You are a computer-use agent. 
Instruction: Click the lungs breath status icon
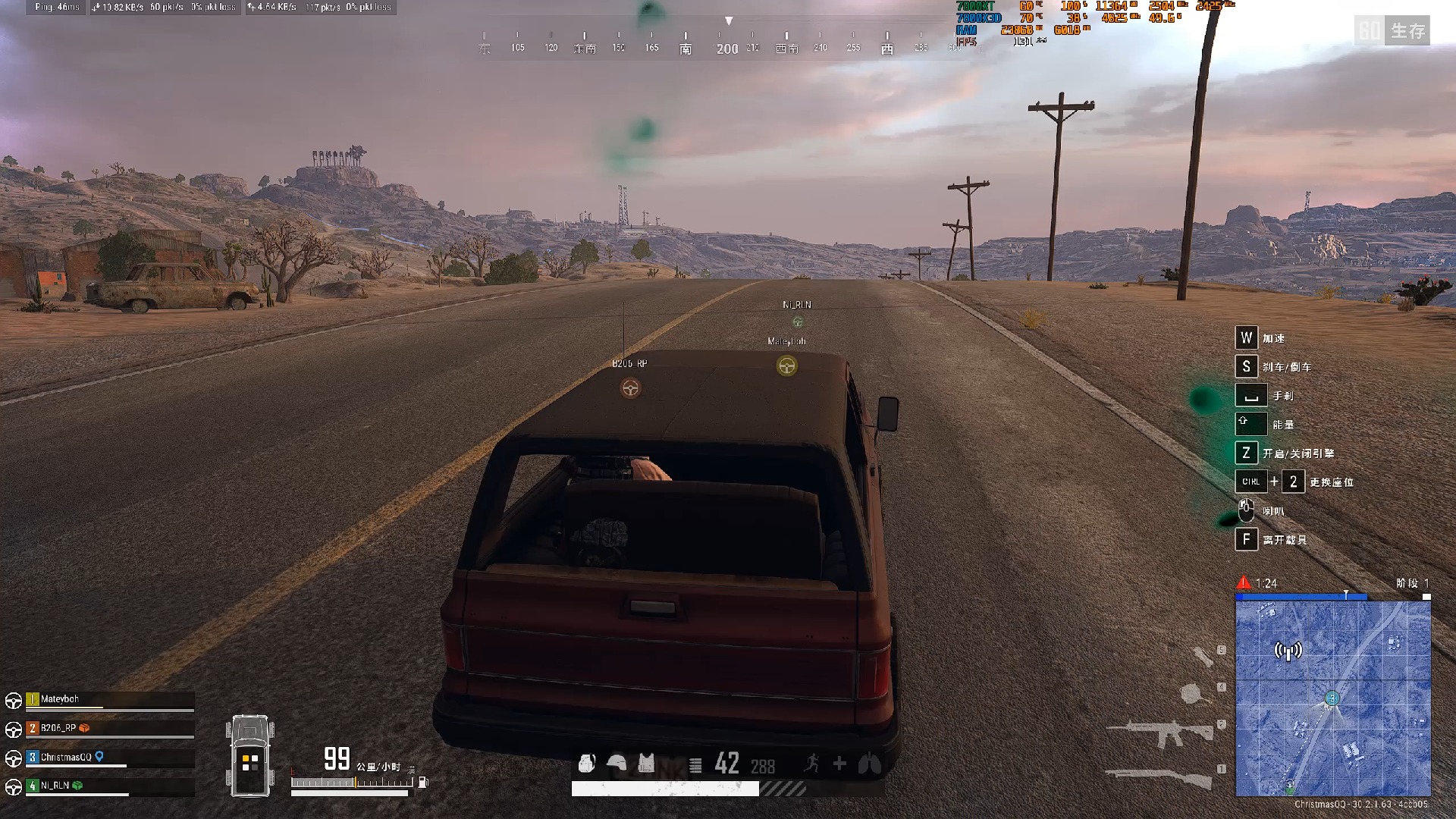click(x=869, y=764)
